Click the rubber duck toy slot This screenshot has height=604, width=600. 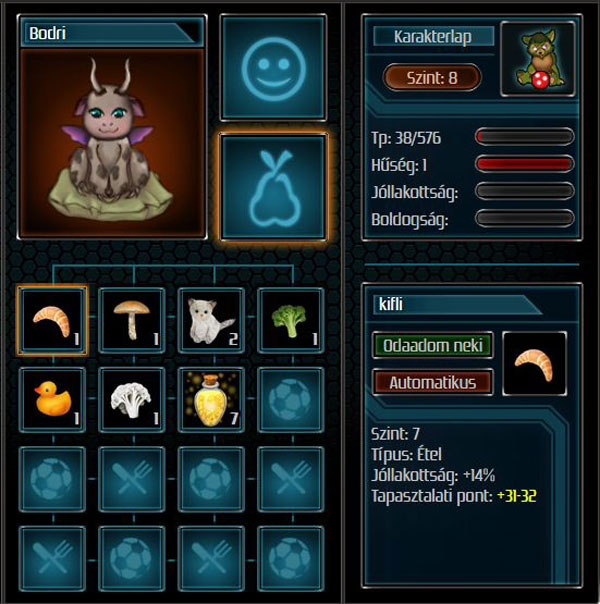pyautogui.click(x=52, y=400)
